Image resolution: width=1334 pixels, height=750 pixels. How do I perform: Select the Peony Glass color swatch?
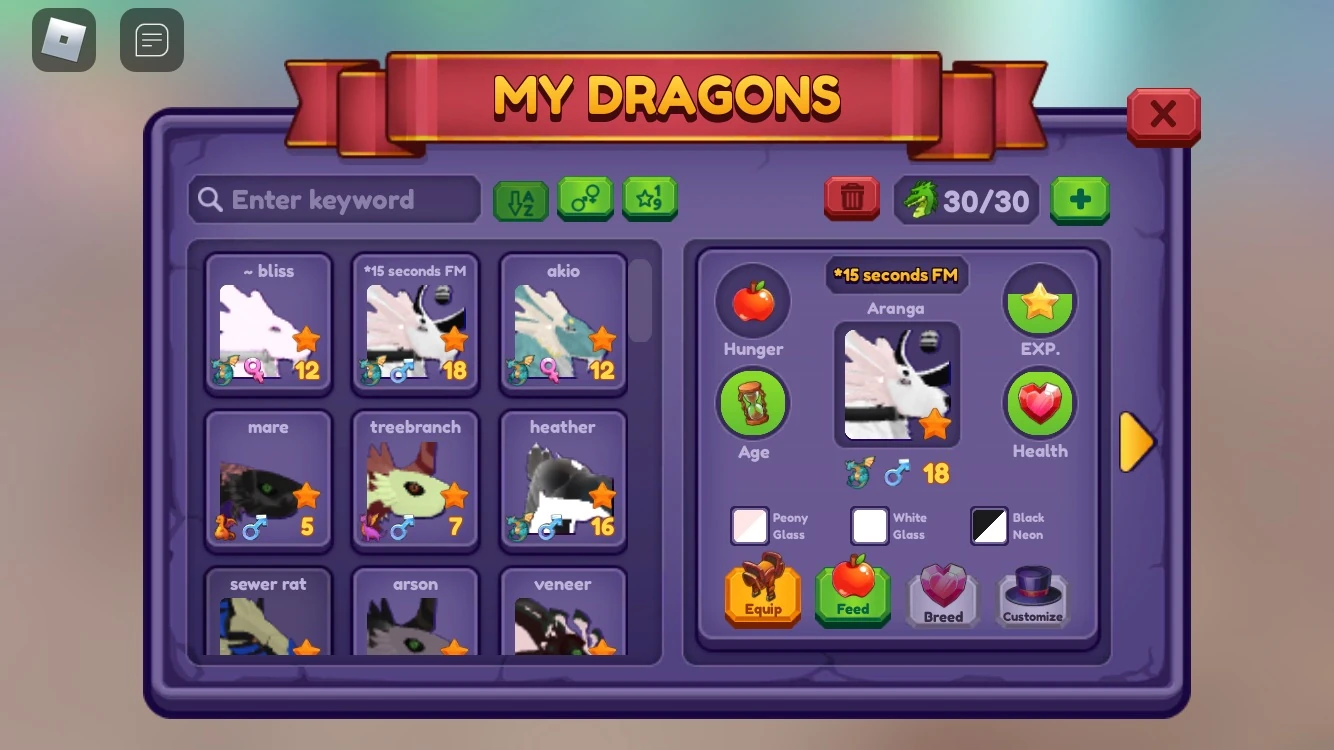tap(749, 526)
